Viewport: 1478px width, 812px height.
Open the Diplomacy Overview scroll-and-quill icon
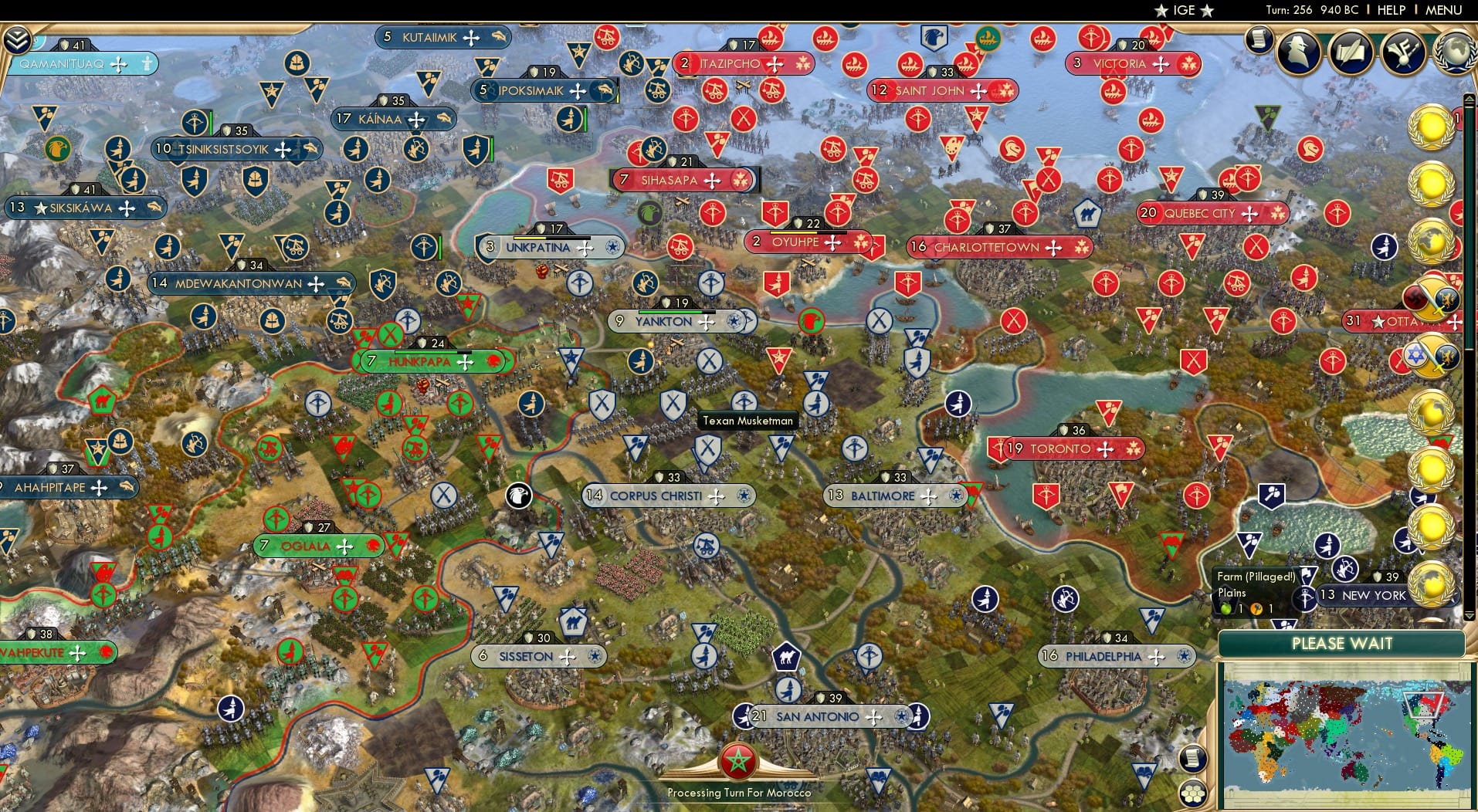[1351, 51]
